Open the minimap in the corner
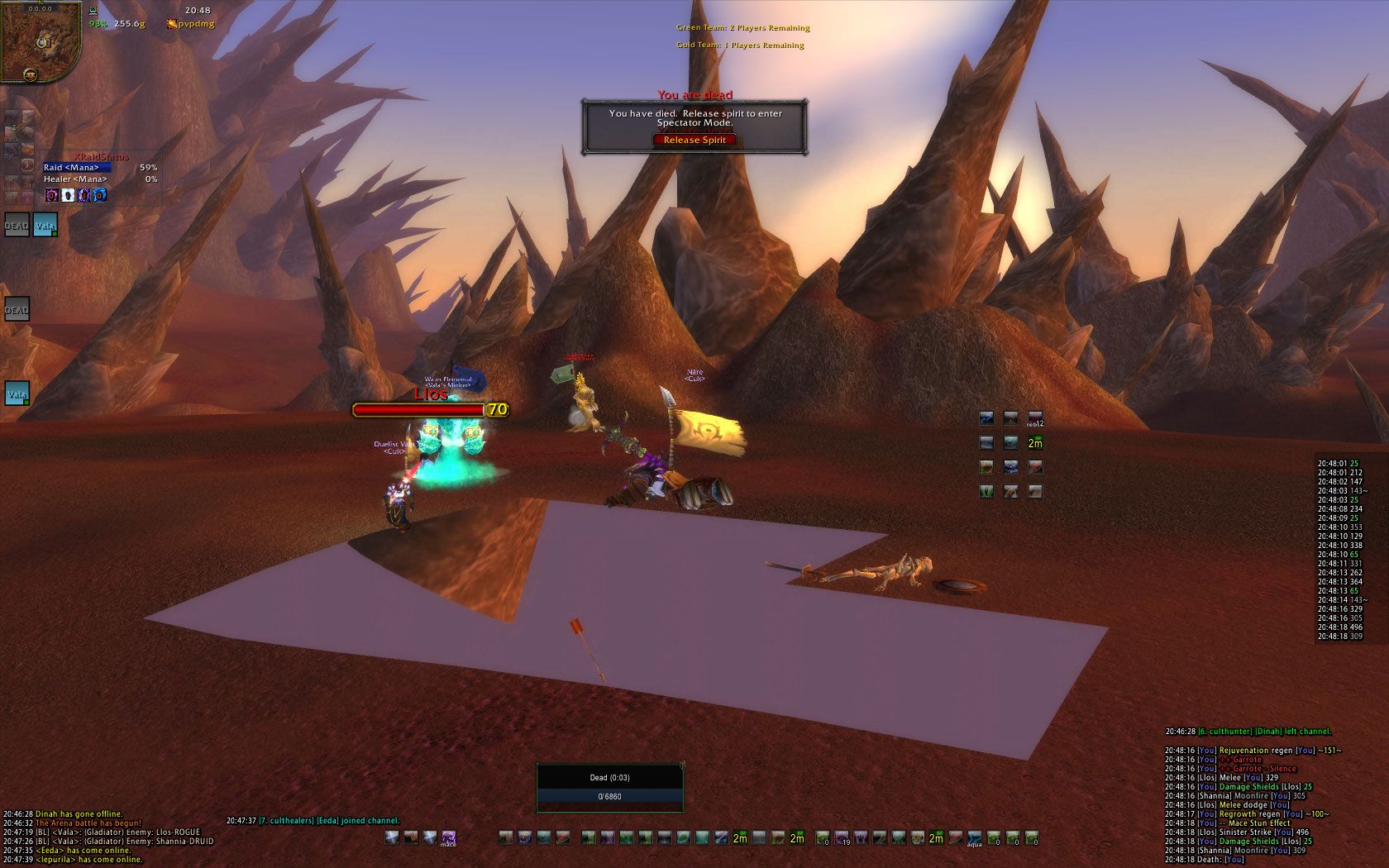This screenshot has width=1389, height=868. coord(40,40)
